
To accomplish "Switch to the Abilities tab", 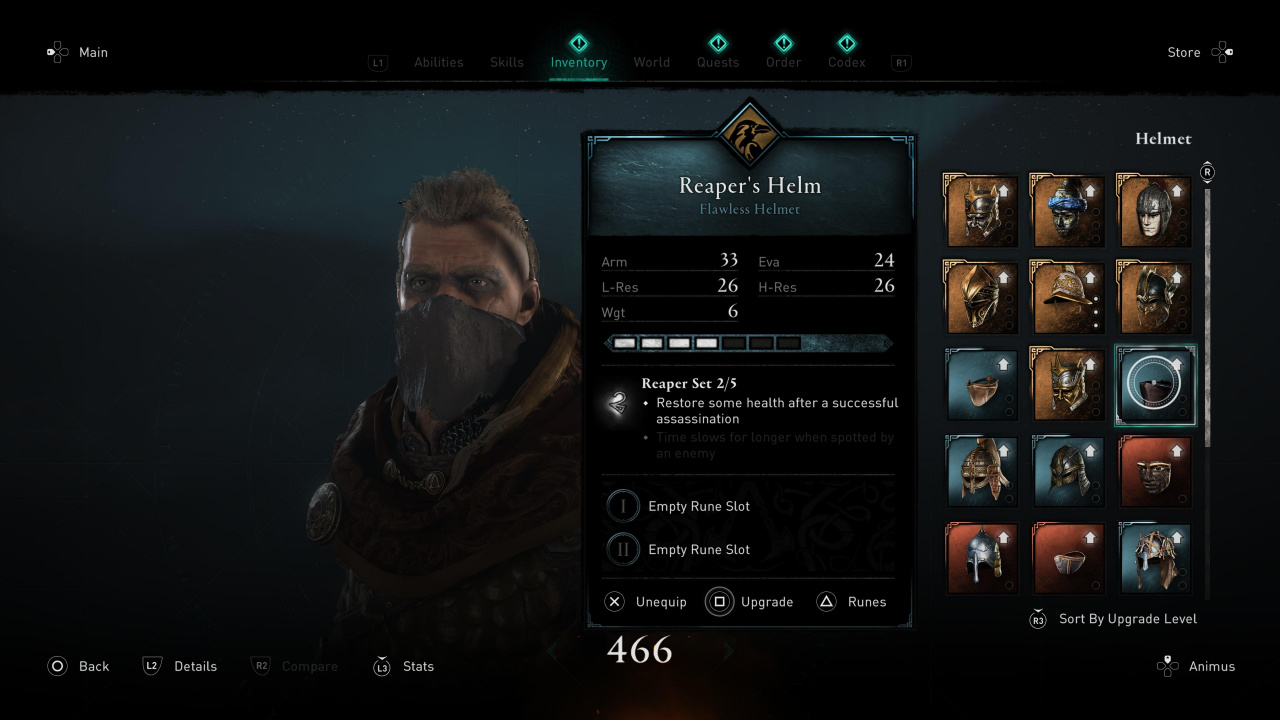I will [x=438, y=62].
